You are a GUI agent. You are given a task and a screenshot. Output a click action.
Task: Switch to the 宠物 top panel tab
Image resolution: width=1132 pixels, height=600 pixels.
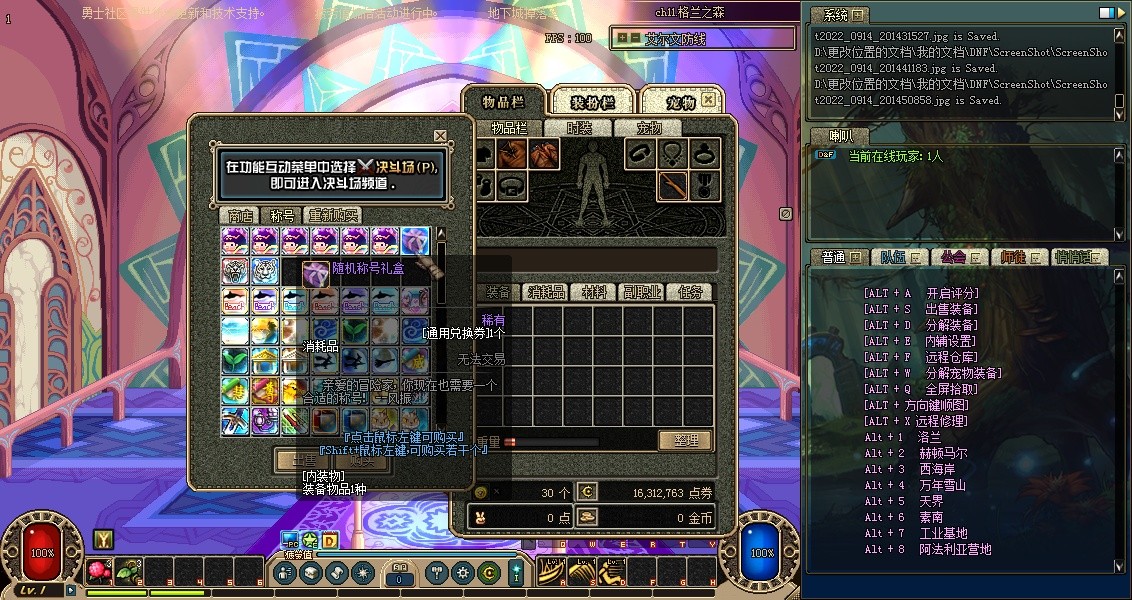click(681, 102)
